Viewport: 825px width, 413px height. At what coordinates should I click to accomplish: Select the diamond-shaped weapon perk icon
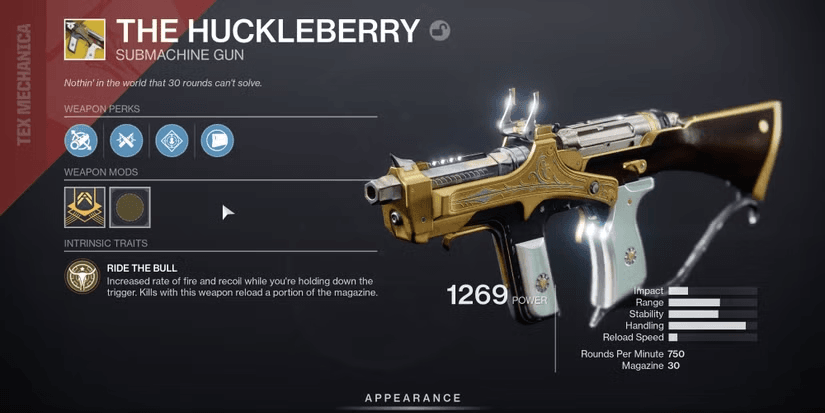pos(171,140)
